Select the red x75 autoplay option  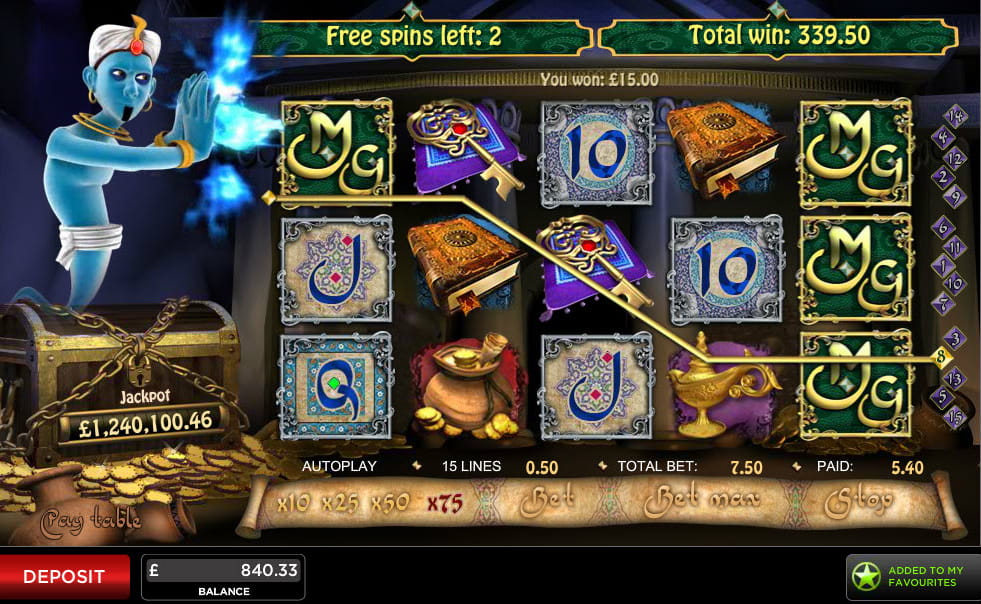click(x=444, y=502)
